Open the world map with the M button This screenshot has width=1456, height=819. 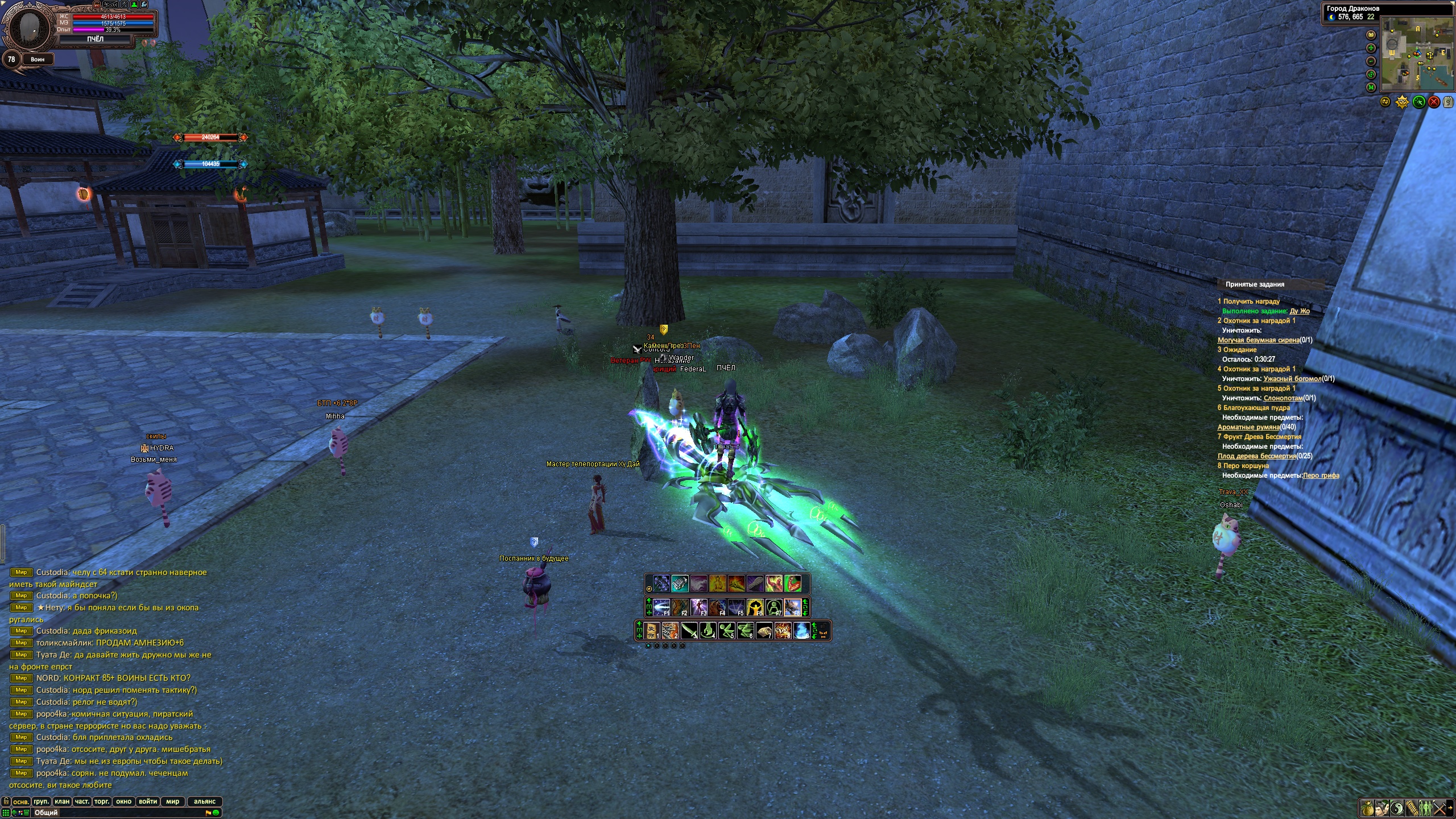1371,87
